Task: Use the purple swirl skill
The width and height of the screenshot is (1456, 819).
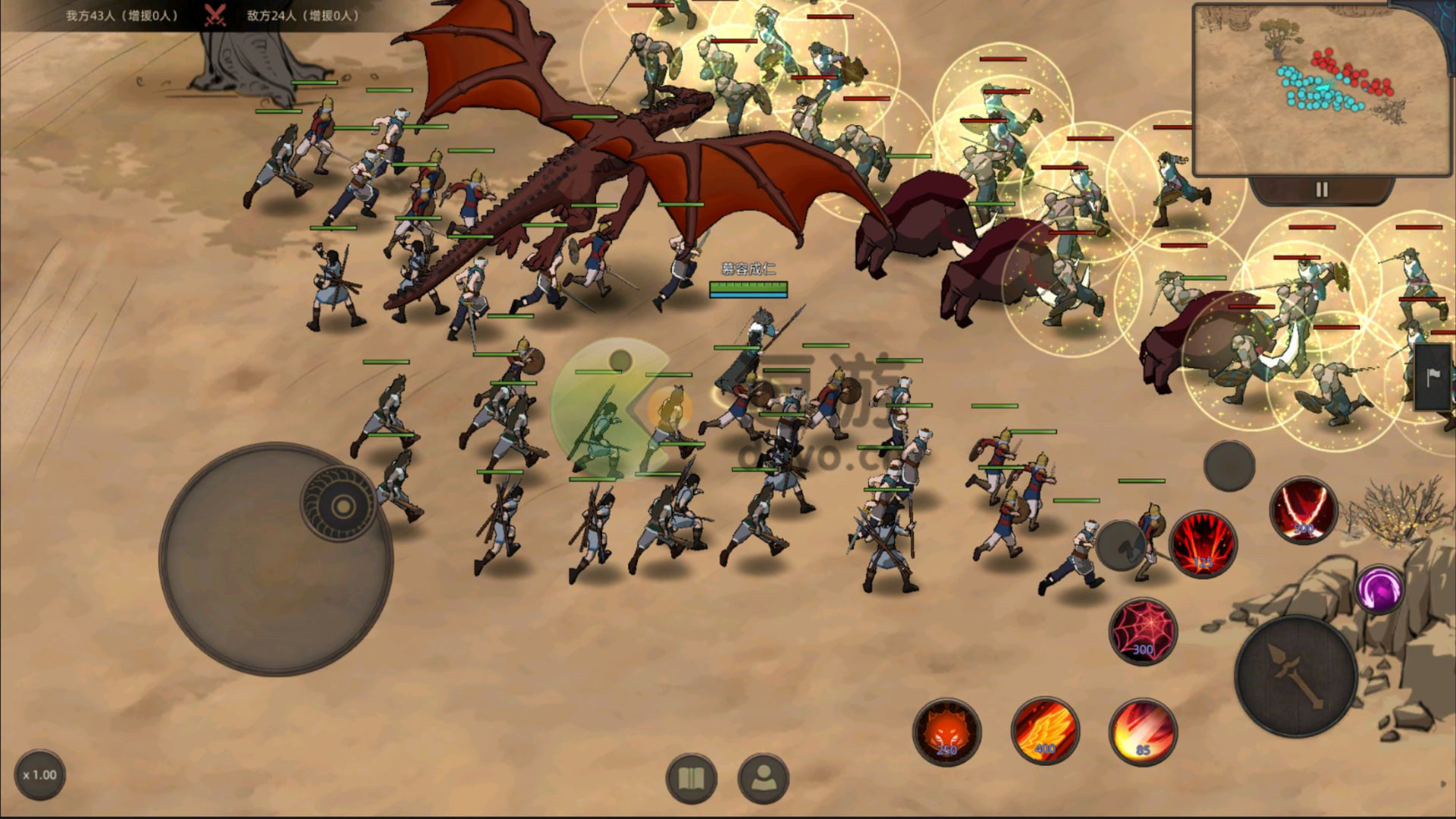Action: [x=1379, y=588]
